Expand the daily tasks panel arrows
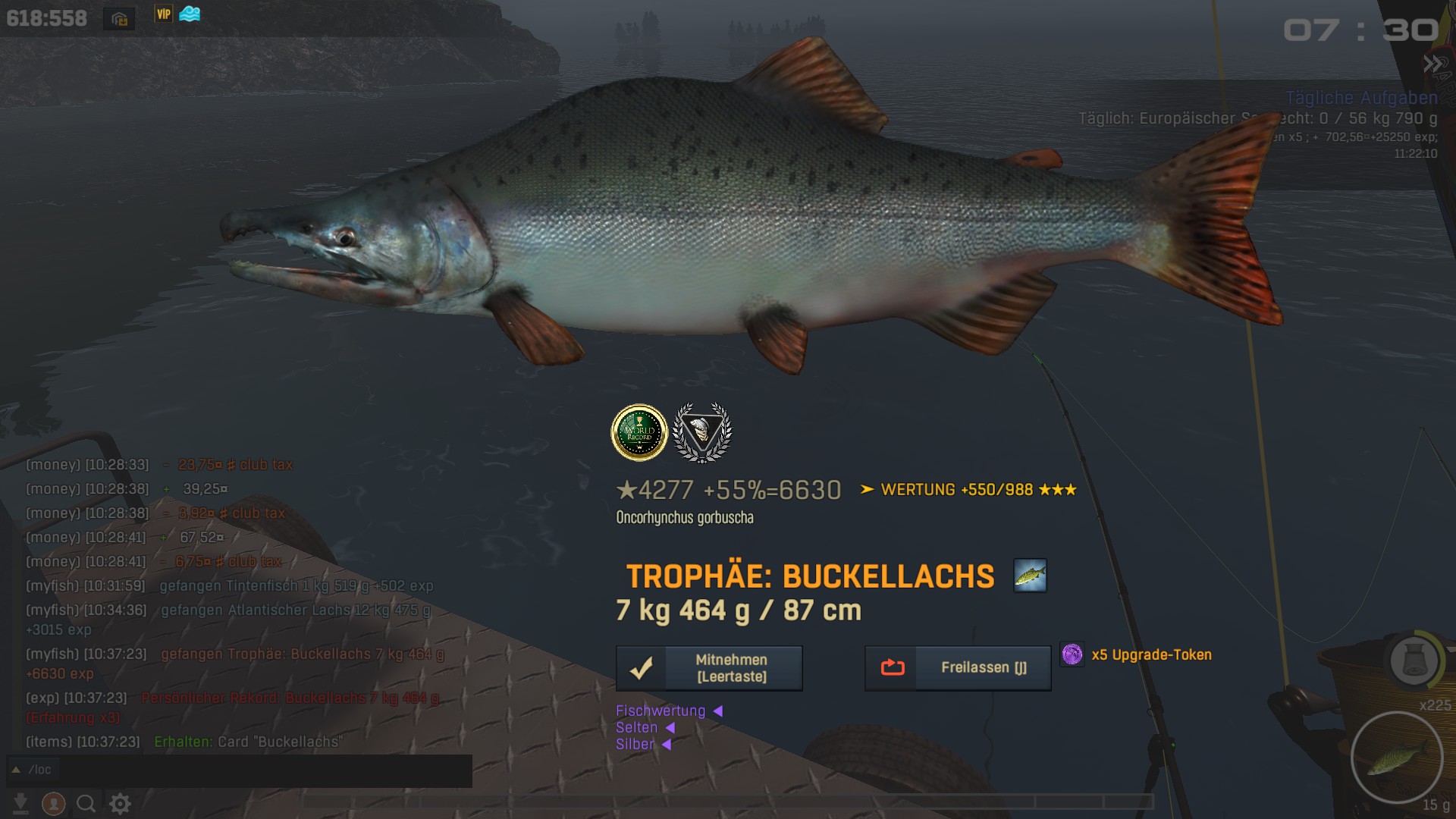 pos(1431,64)
